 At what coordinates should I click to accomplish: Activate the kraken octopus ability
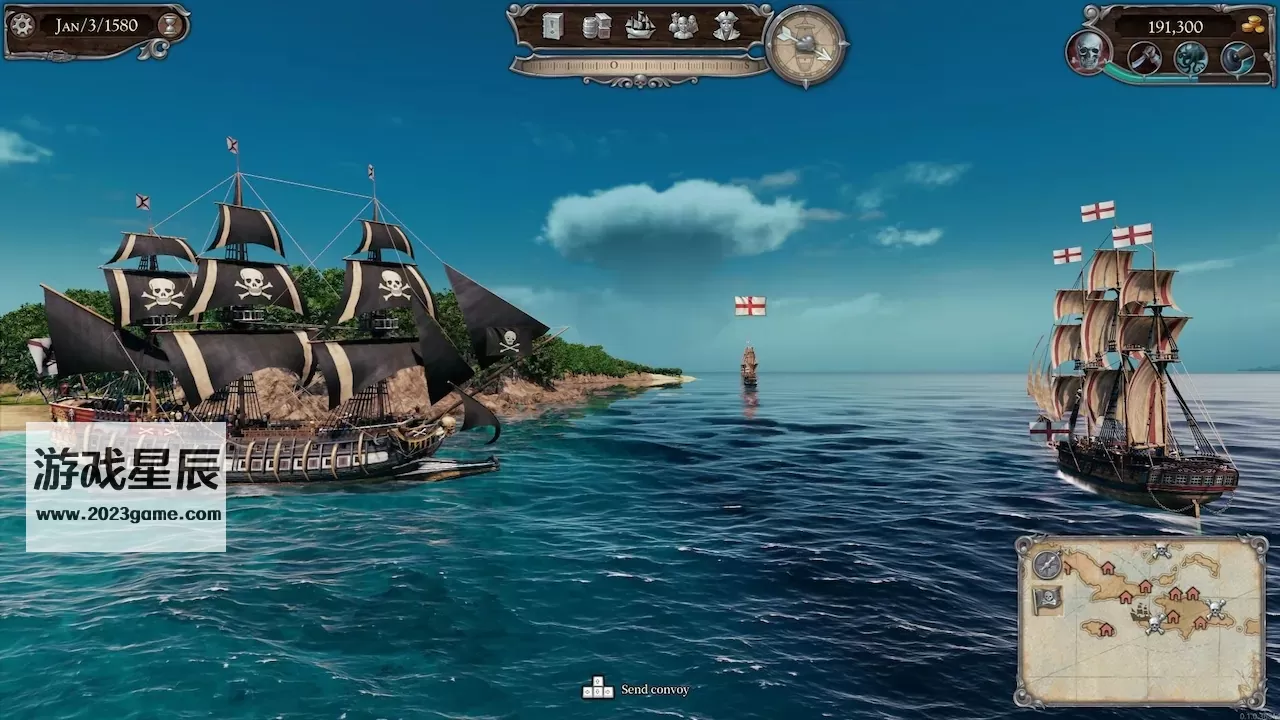pyautogui.click(x=1190, y=58)
